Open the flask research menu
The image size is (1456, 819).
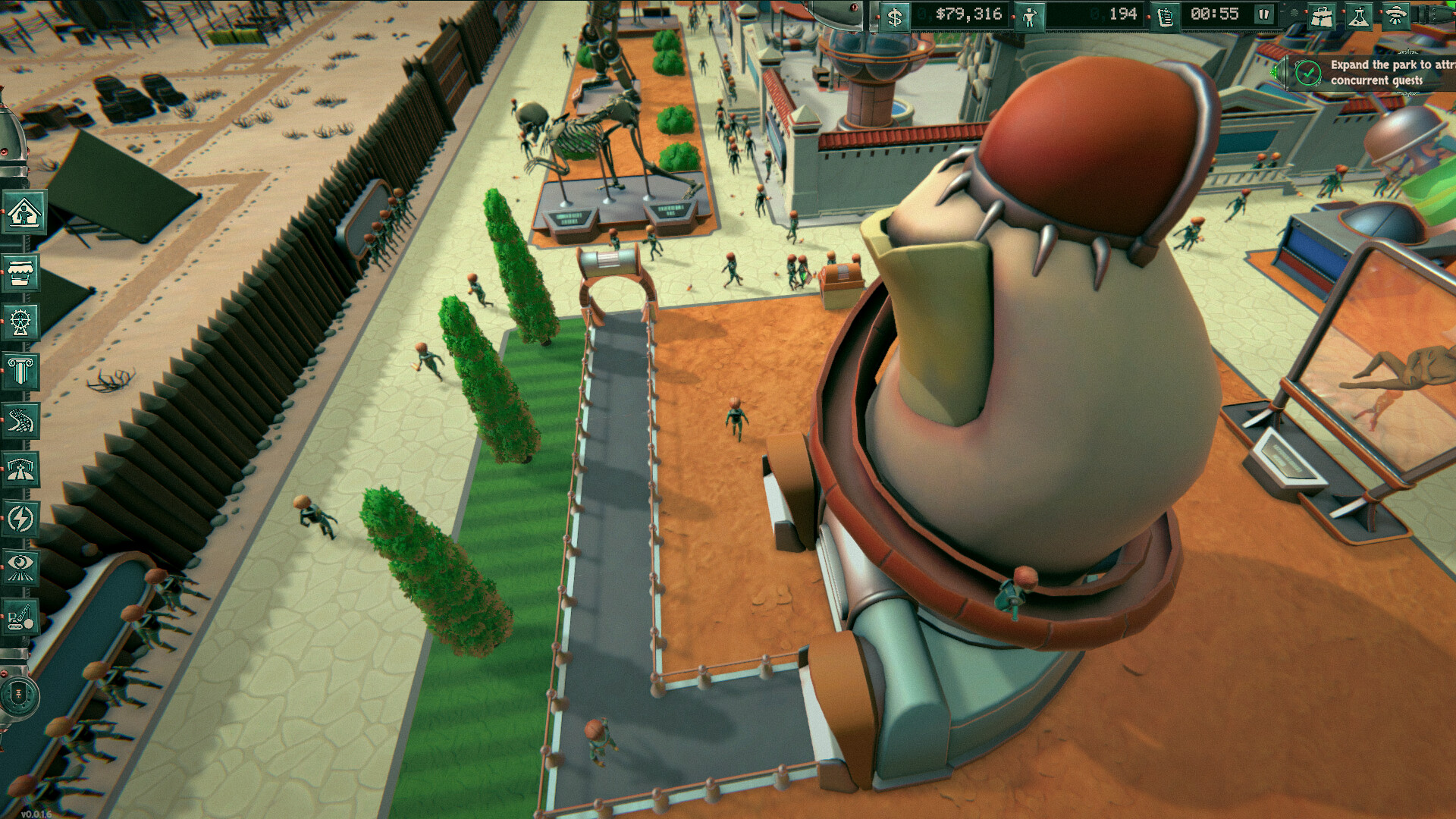(x=1358, y=17)
